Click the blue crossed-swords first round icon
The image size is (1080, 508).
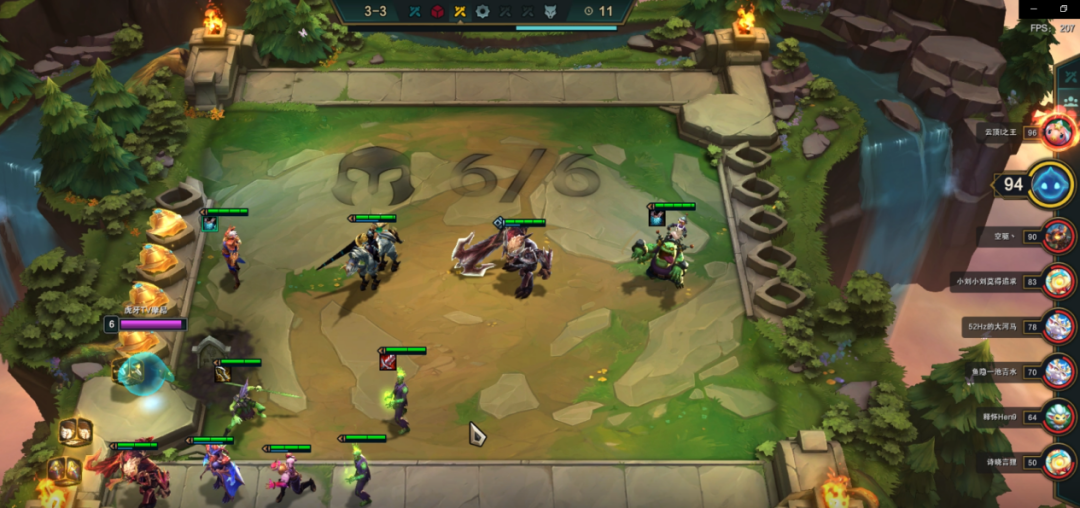(413, 12)
